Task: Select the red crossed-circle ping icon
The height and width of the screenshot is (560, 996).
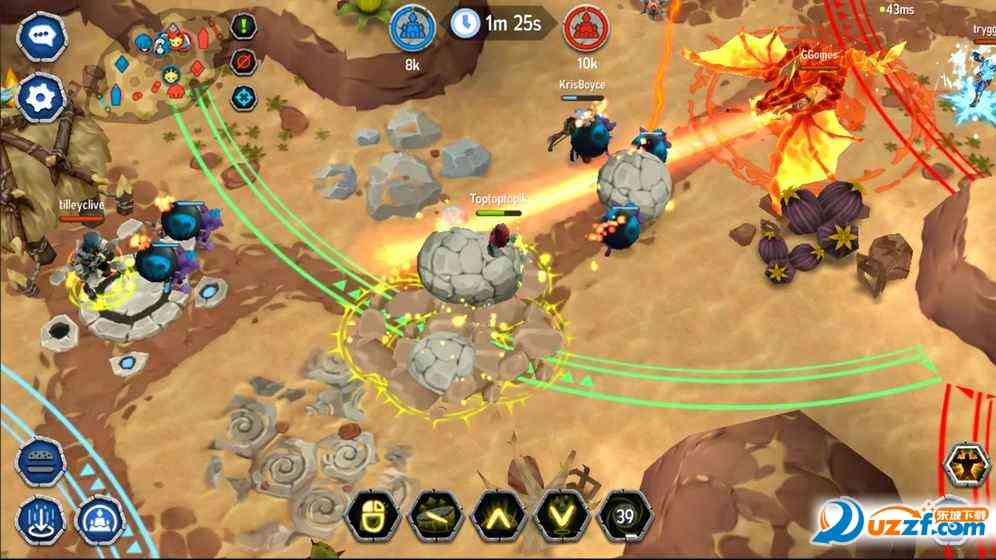Action: click(x=242, y=62)
